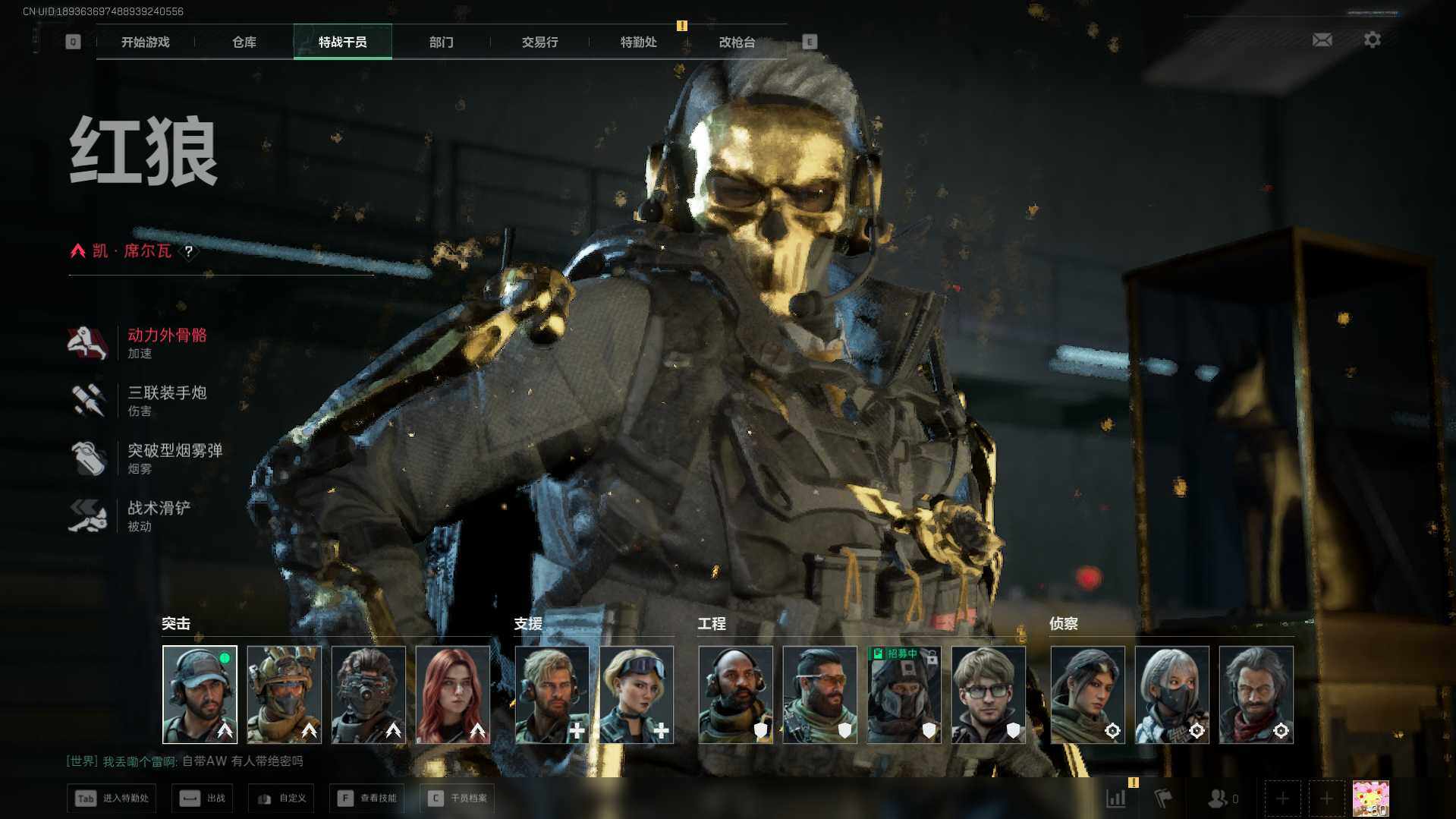Open the settings gear icon

[x=1372, y=39]
